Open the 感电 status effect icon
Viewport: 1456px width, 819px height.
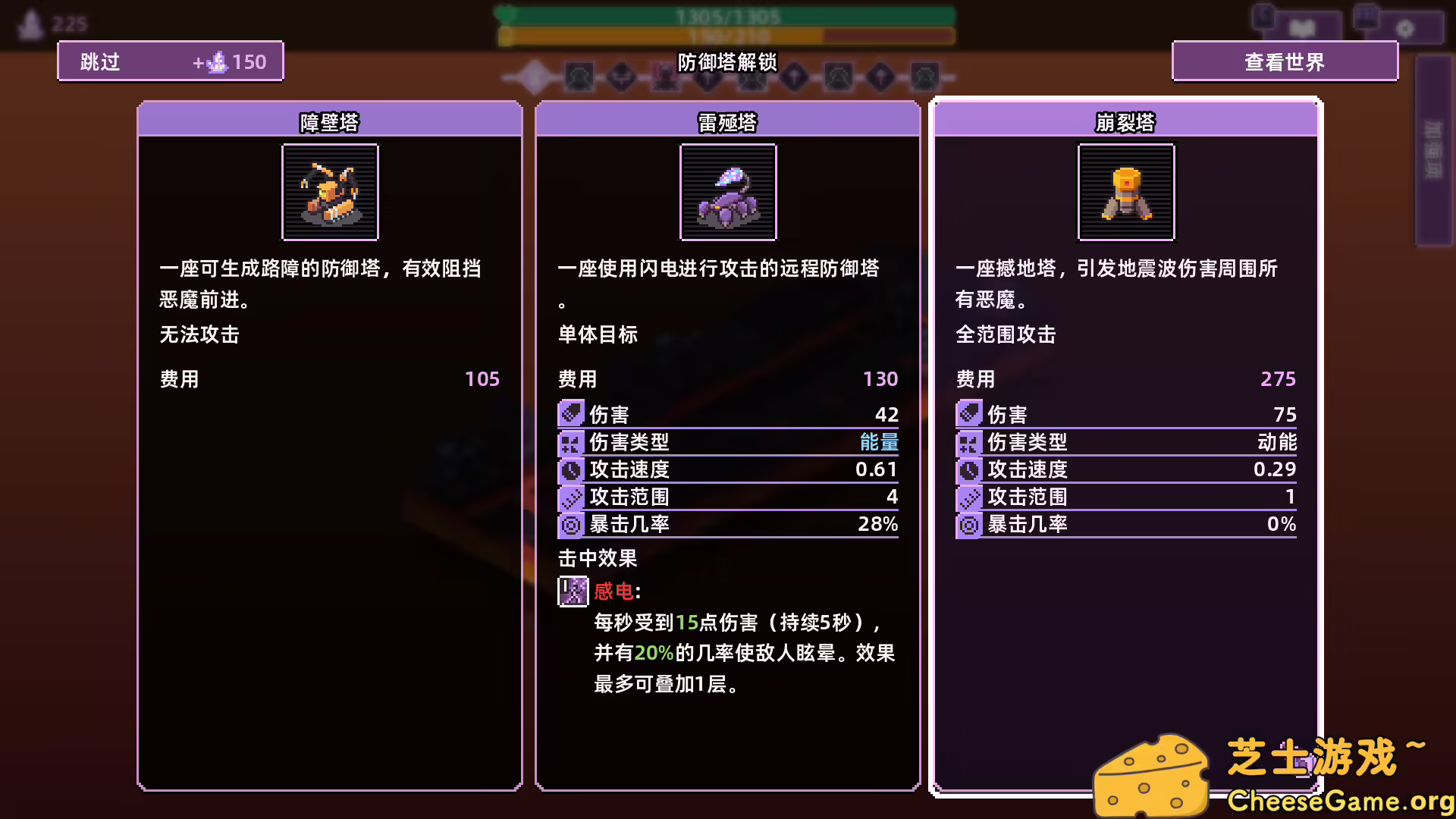tap(572, 592)
